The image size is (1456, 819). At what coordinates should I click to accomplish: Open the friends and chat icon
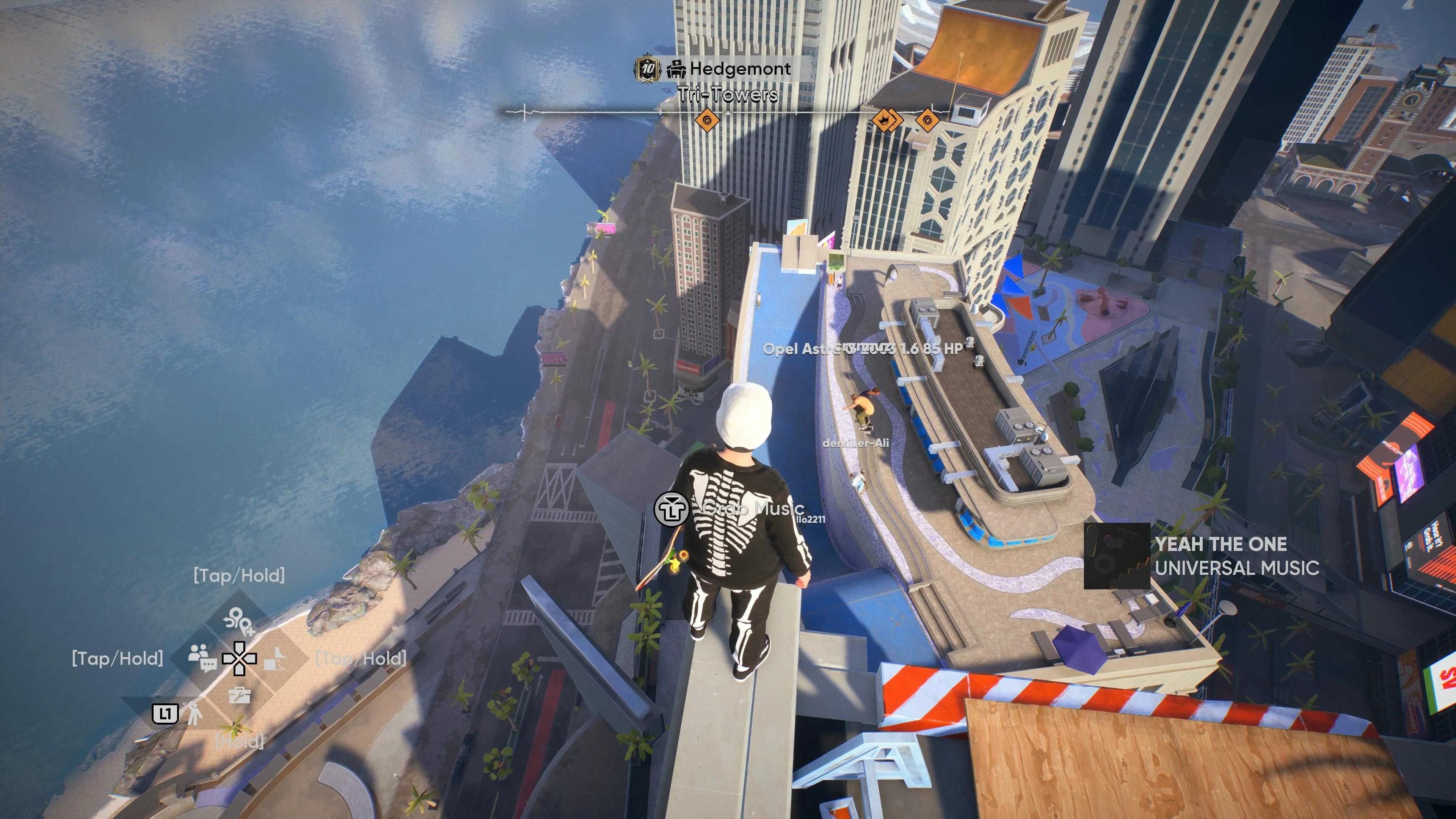[202, 657]
